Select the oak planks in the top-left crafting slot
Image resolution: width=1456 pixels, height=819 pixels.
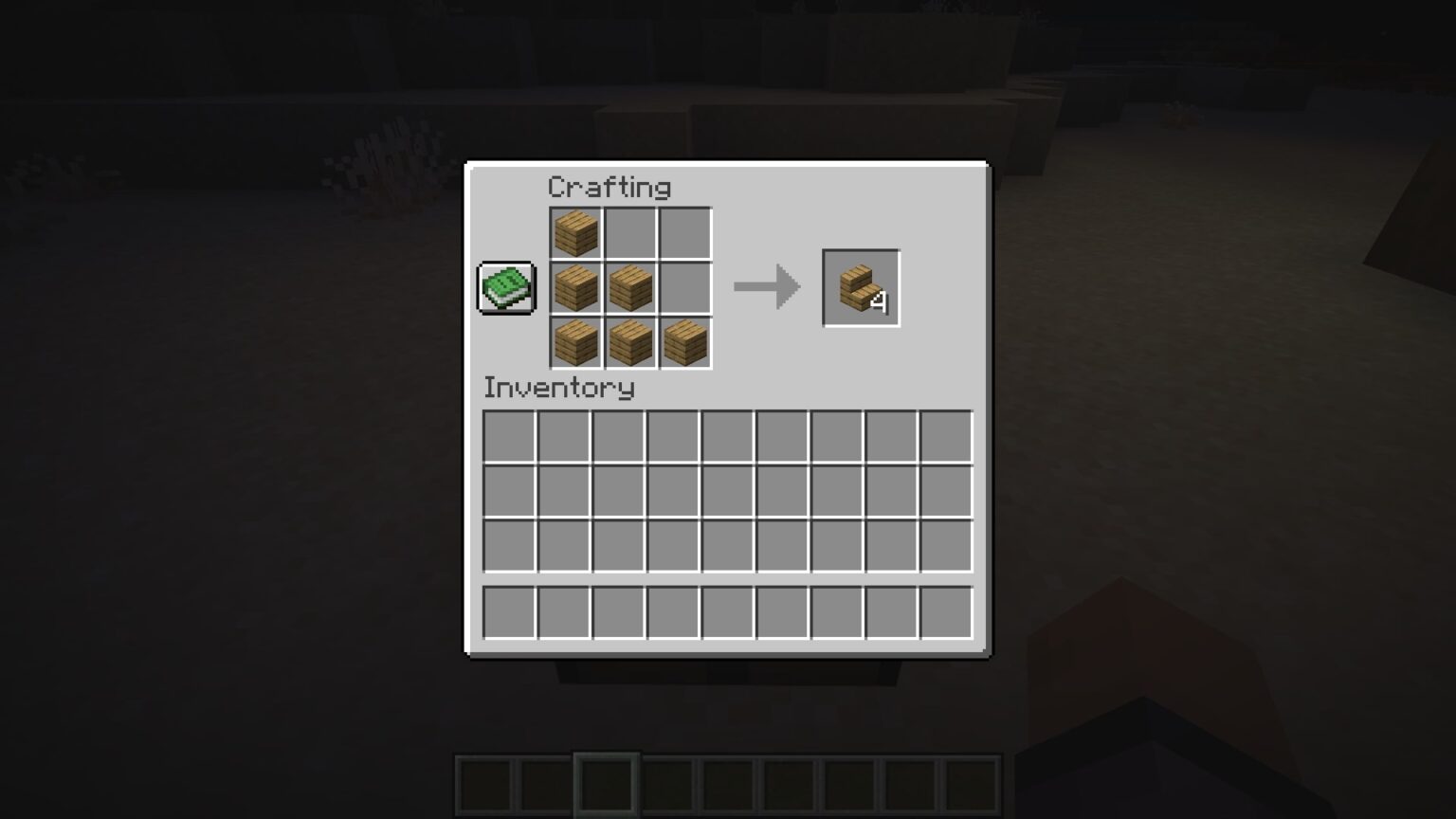[x=574, y=234]
